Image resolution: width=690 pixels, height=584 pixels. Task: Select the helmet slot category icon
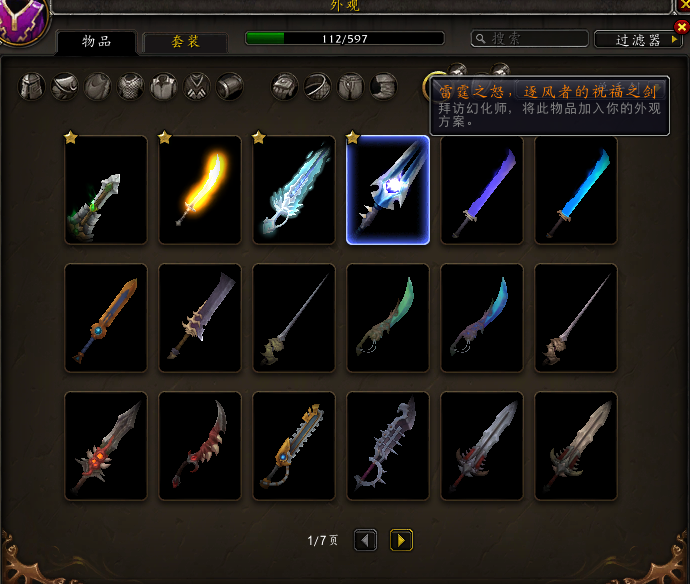[x=33, y=87]
